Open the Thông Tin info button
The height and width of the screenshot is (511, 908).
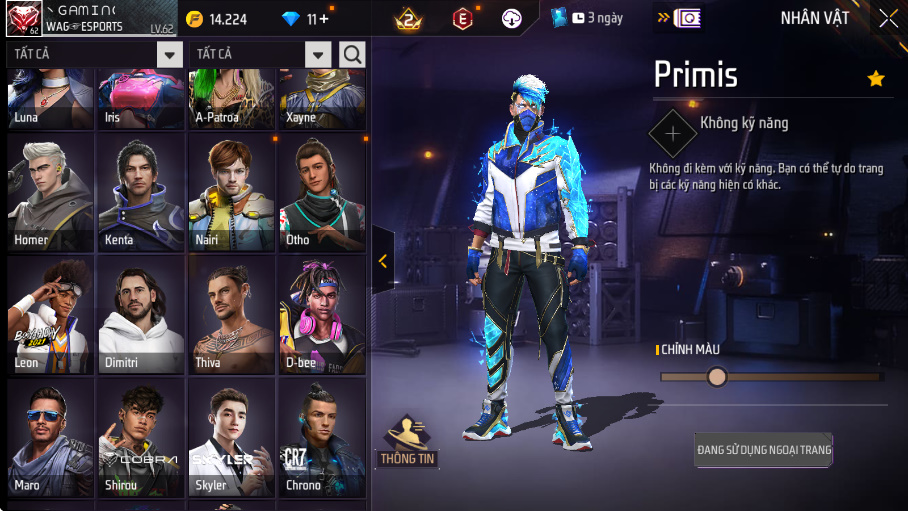pos(408,441)
